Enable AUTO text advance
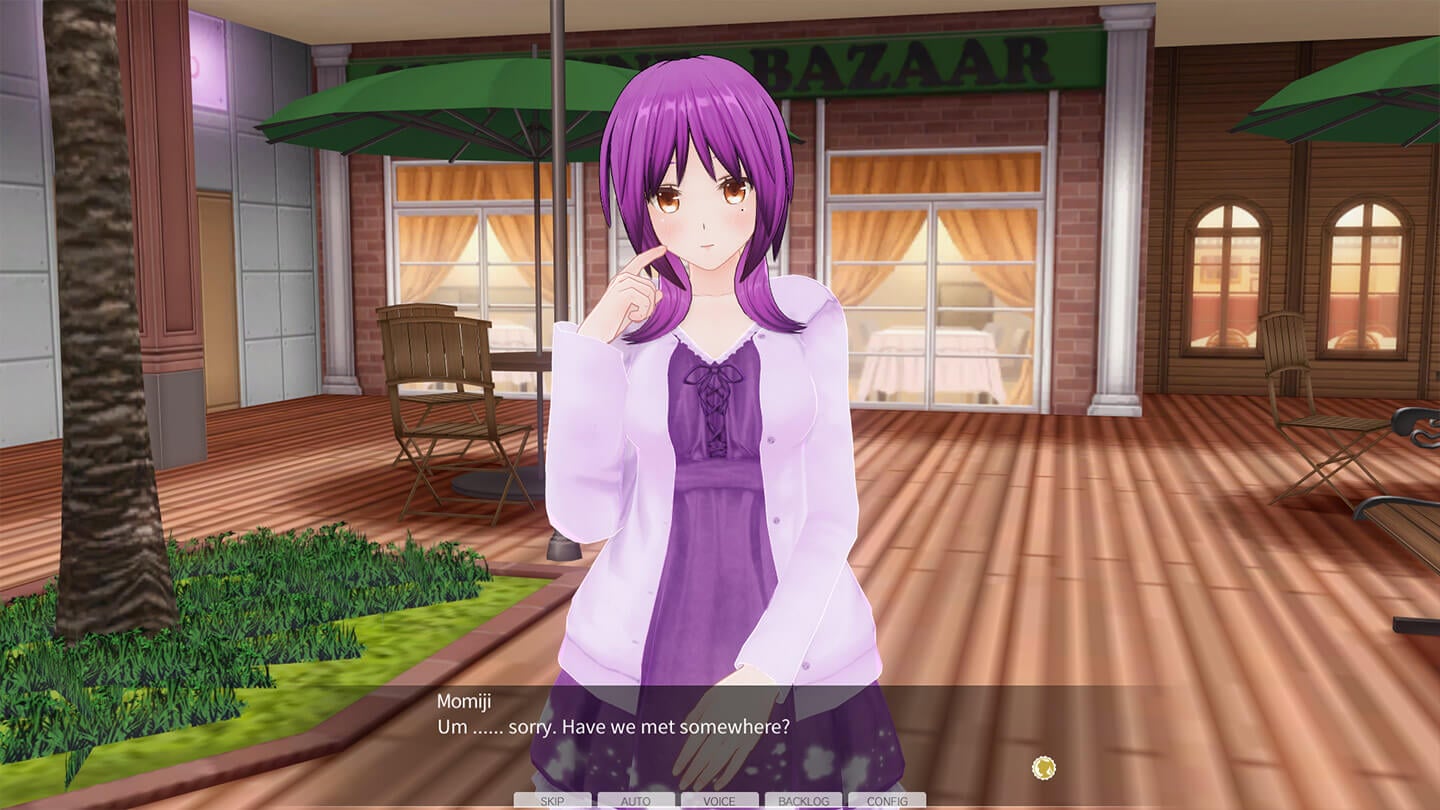Image resolution: width=1440 pixels, height=810 pixels. [636, 801]
